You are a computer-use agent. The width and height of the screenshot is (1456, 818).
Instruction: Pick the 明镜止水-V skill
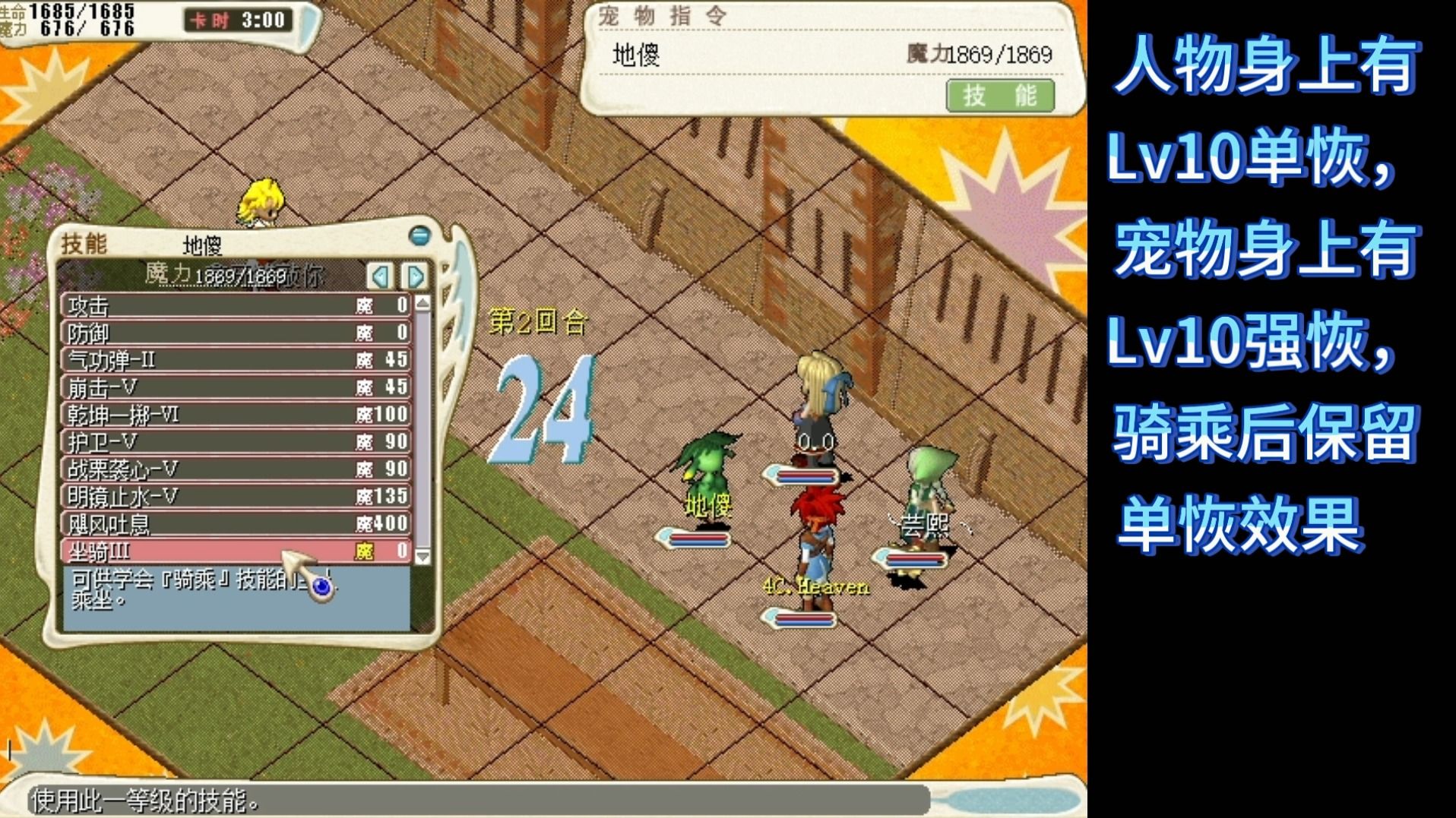click(236, 497)
